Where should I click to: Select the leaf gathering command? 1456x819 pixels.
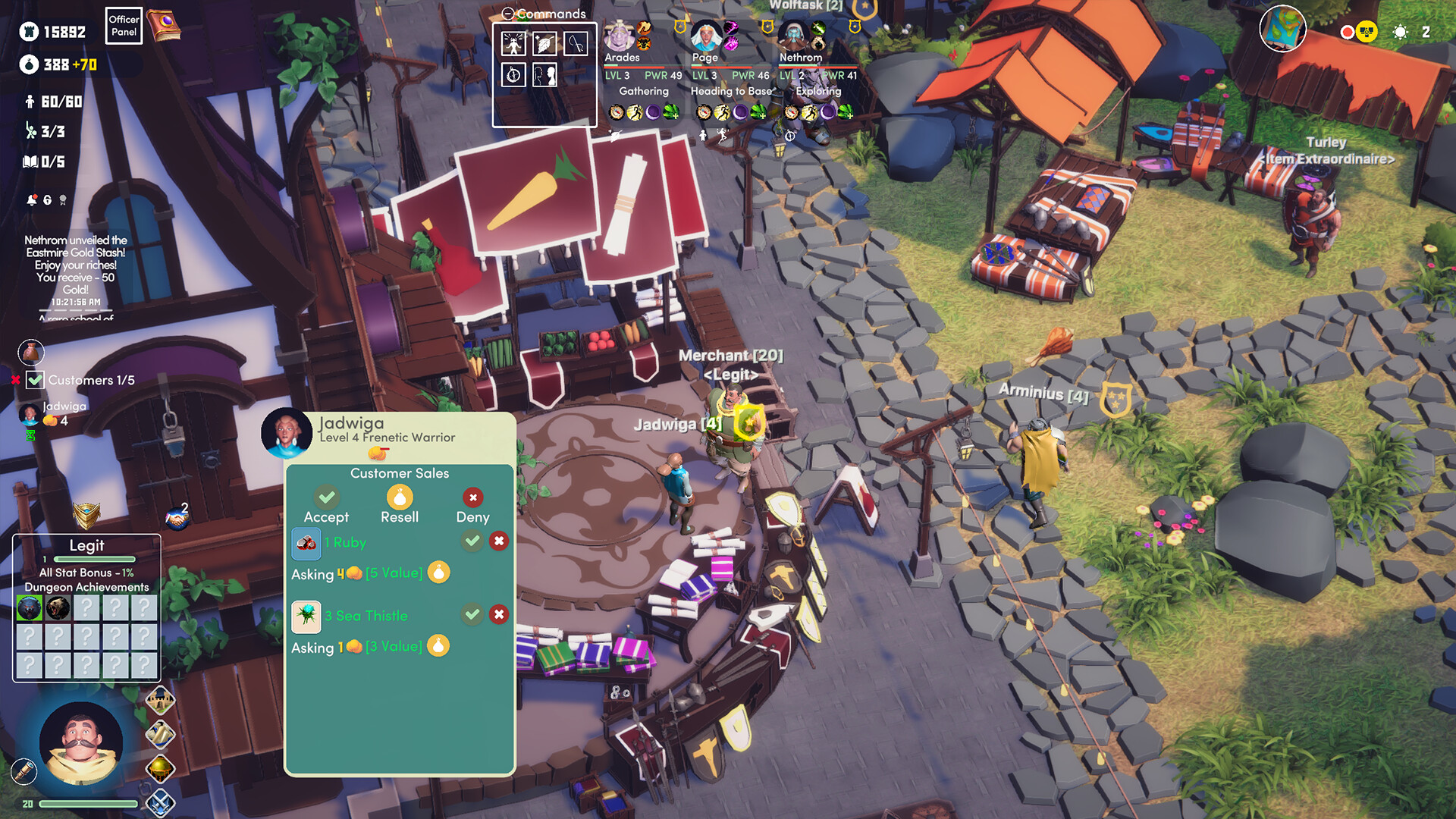pos(545,43)
